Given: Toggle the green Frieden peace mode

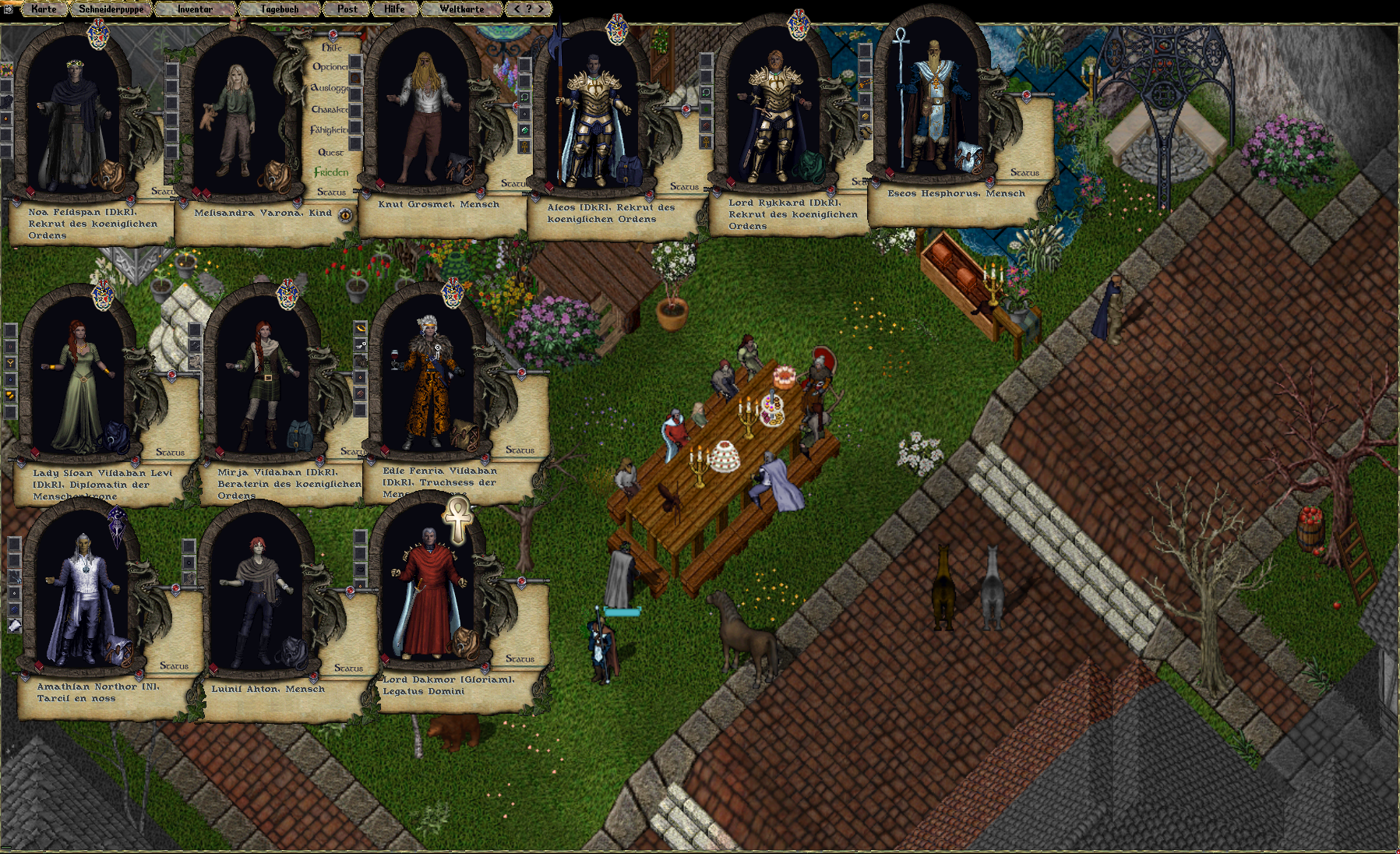Looking at the screenshot, I should coord(331,172).
